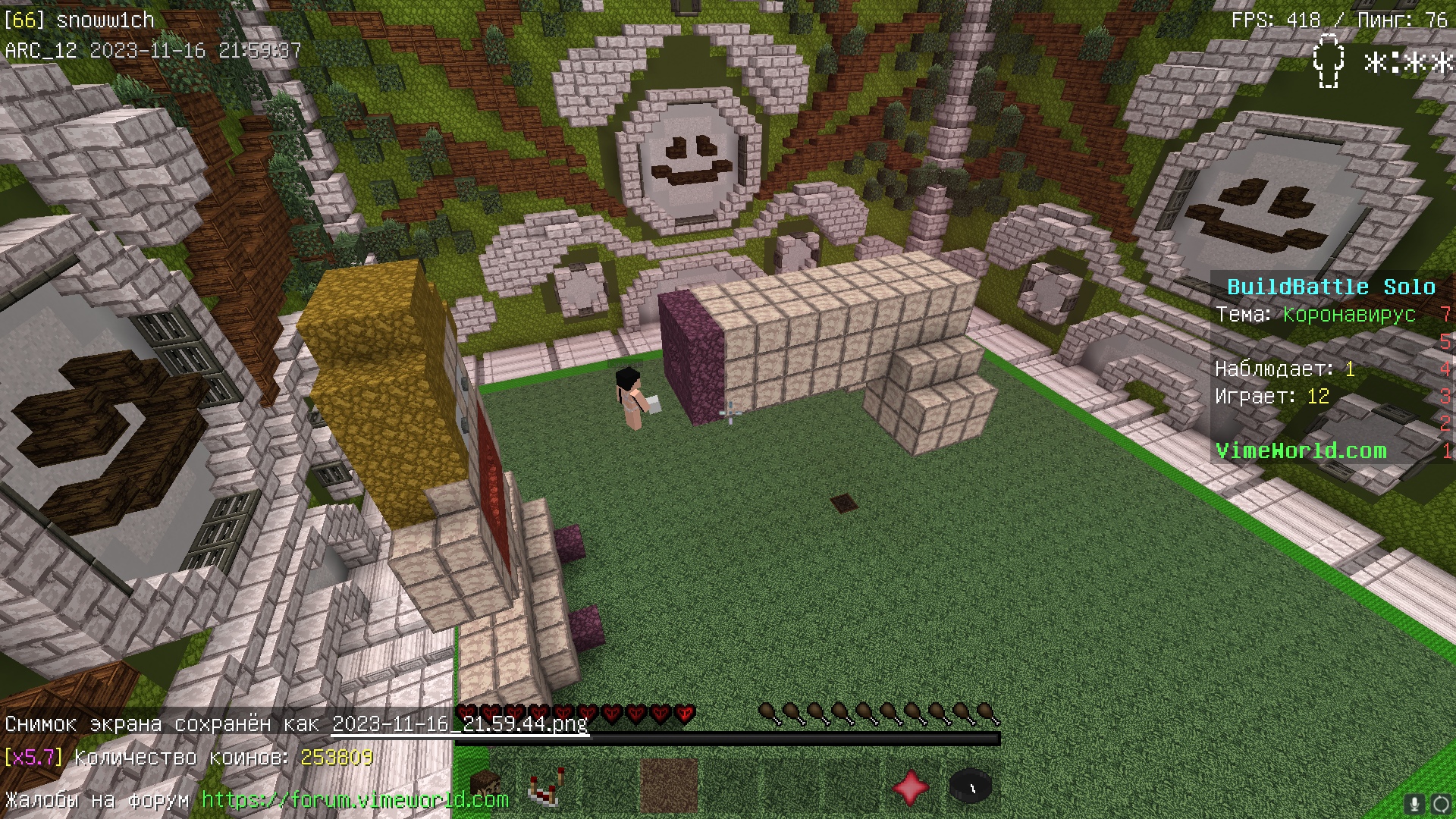Click the circular arrows refresh overlay icon
The height and width of the screenshot is (819, 1456).
(x=1440, y=803)
